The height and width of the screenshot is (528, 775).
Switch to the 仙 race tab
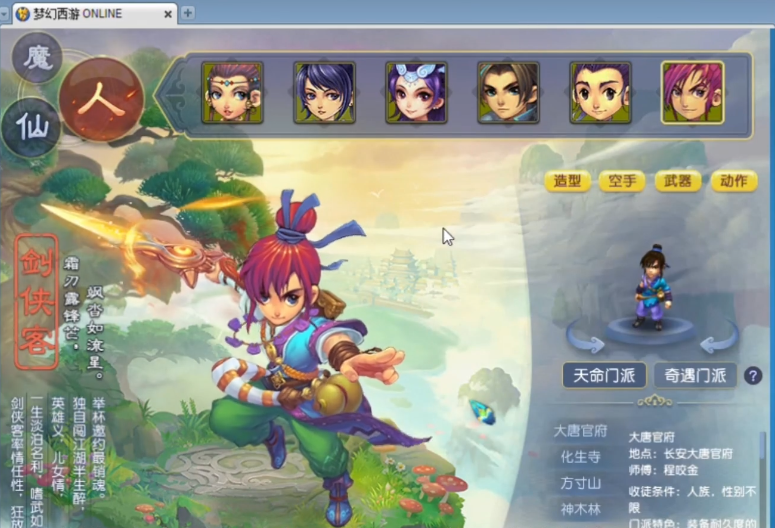(30, 127)
